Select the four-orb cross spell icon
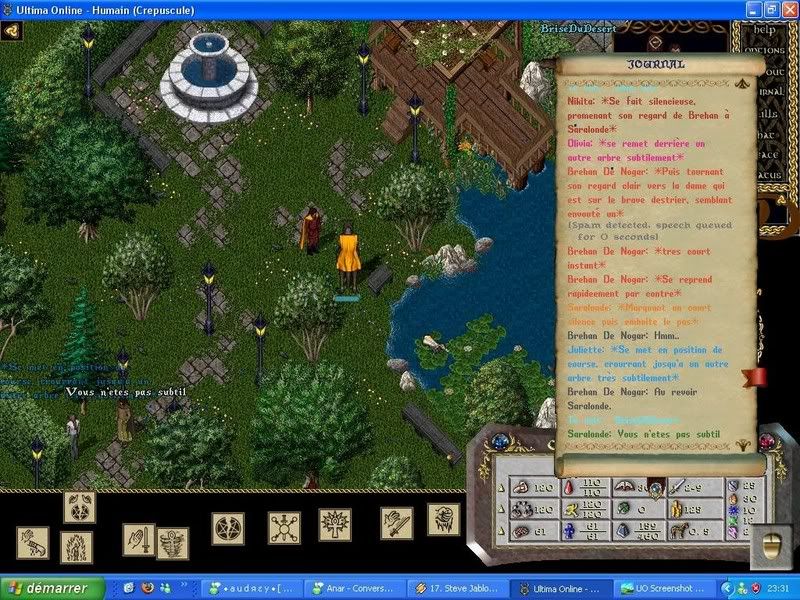This screenshot has height=600, width=800. [x=283, y=527]
